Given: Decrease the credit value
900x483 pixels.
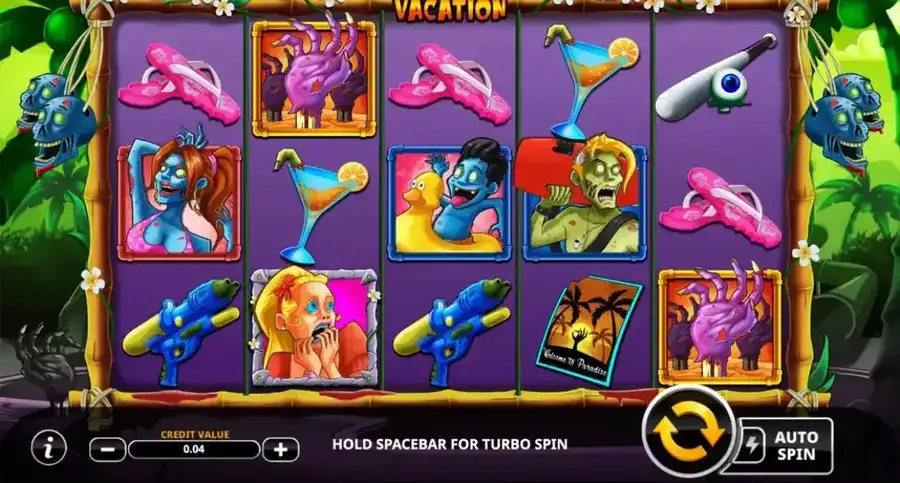Looking at the screenshot, I should click(108, 449).
